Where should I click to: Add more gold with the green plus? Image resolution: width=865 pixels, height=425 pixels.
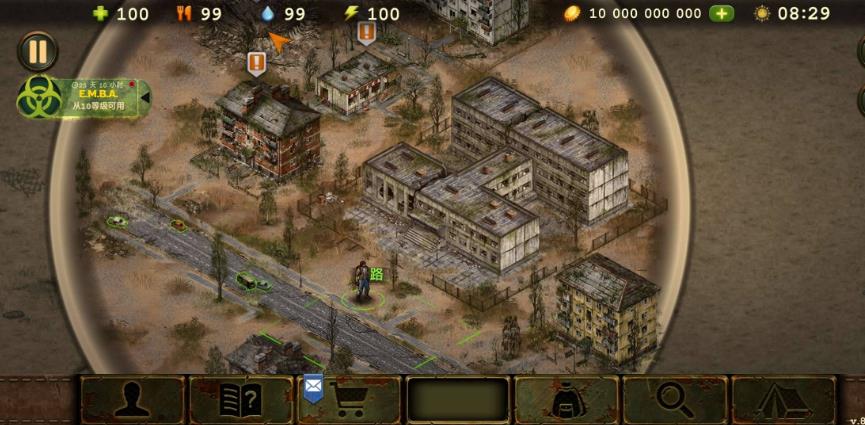tap(721, 14)
